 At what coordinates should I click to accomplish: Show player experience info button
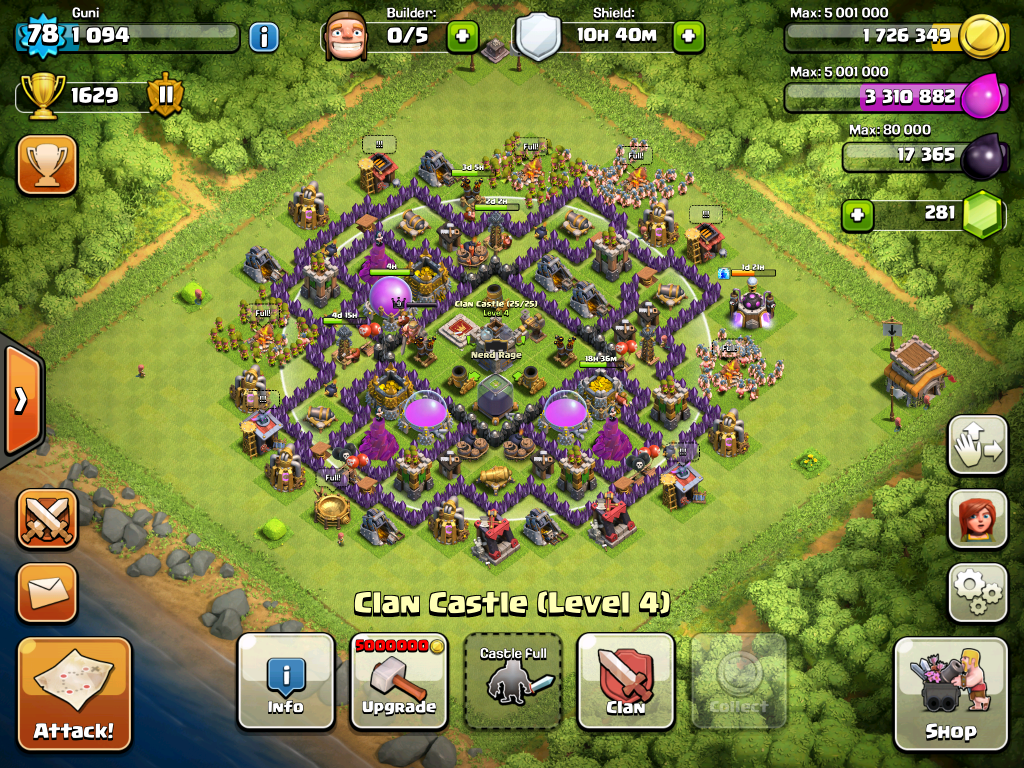point(264,38)
